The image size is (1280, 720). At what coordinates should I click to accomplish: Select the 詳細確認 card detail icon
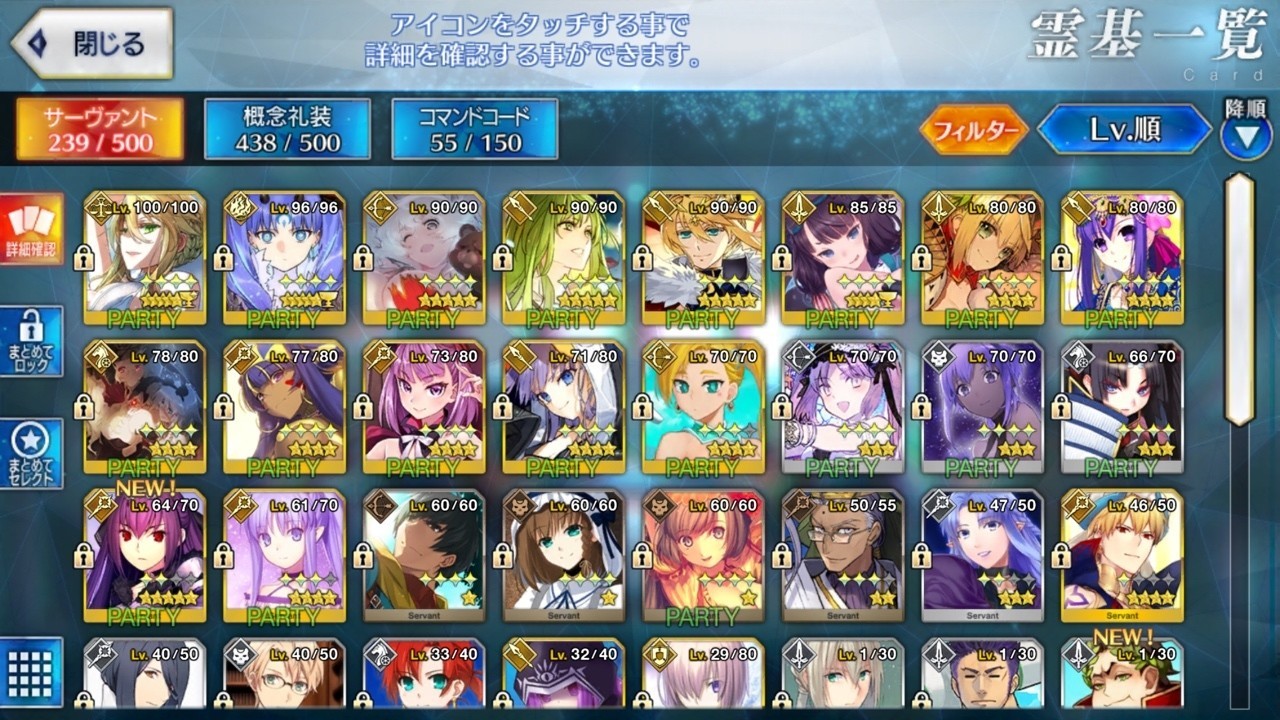click(31, 230)
